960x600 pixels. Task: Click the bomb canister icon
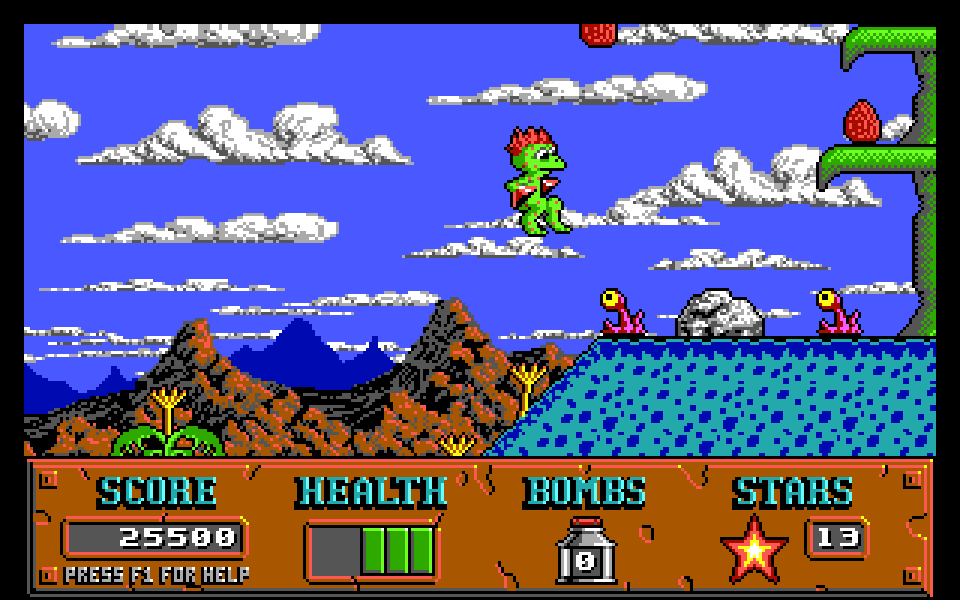[585, 551]
